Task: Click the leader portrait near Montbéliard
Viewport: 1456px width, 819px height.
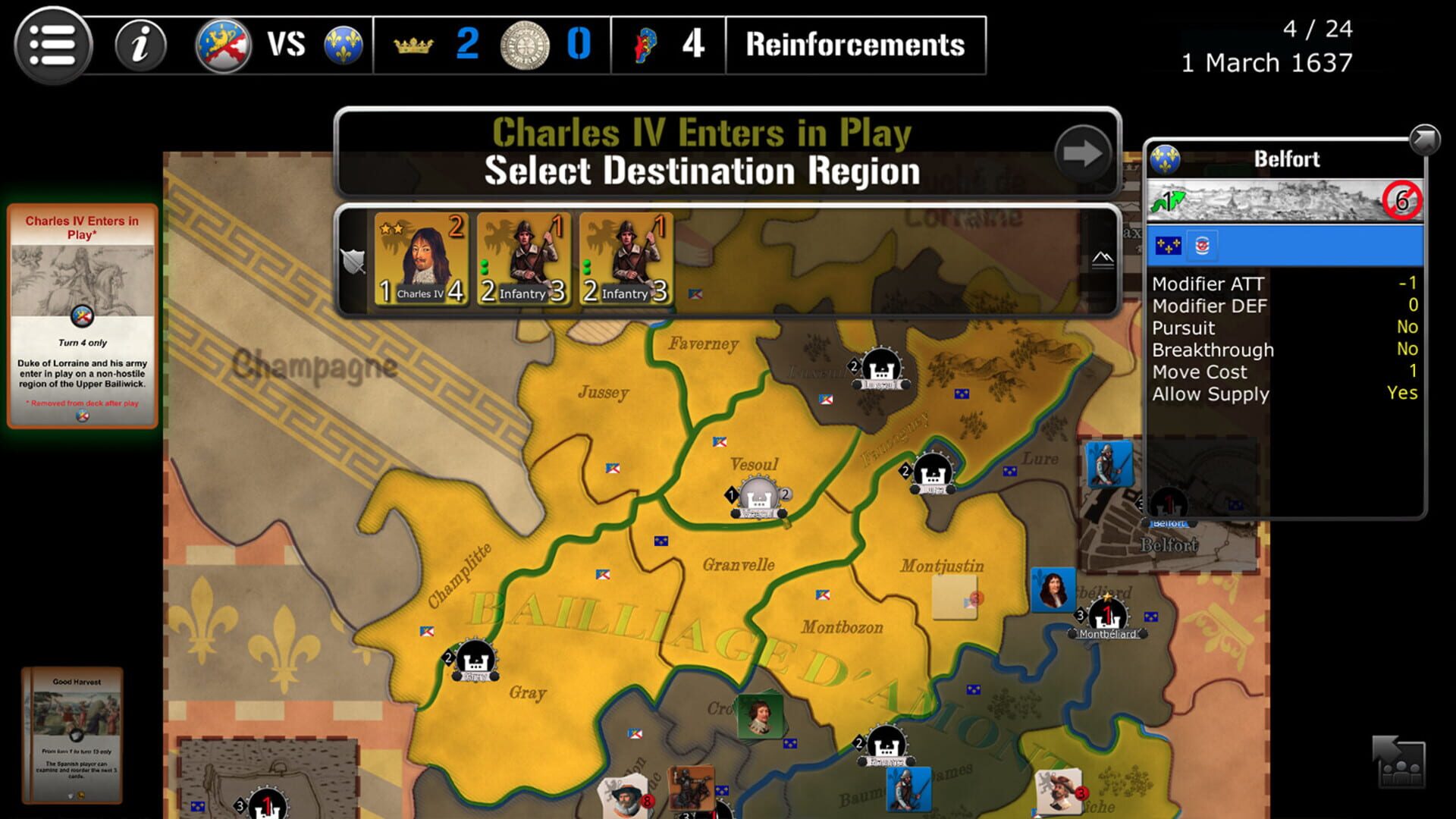Action: [1053, 588]
